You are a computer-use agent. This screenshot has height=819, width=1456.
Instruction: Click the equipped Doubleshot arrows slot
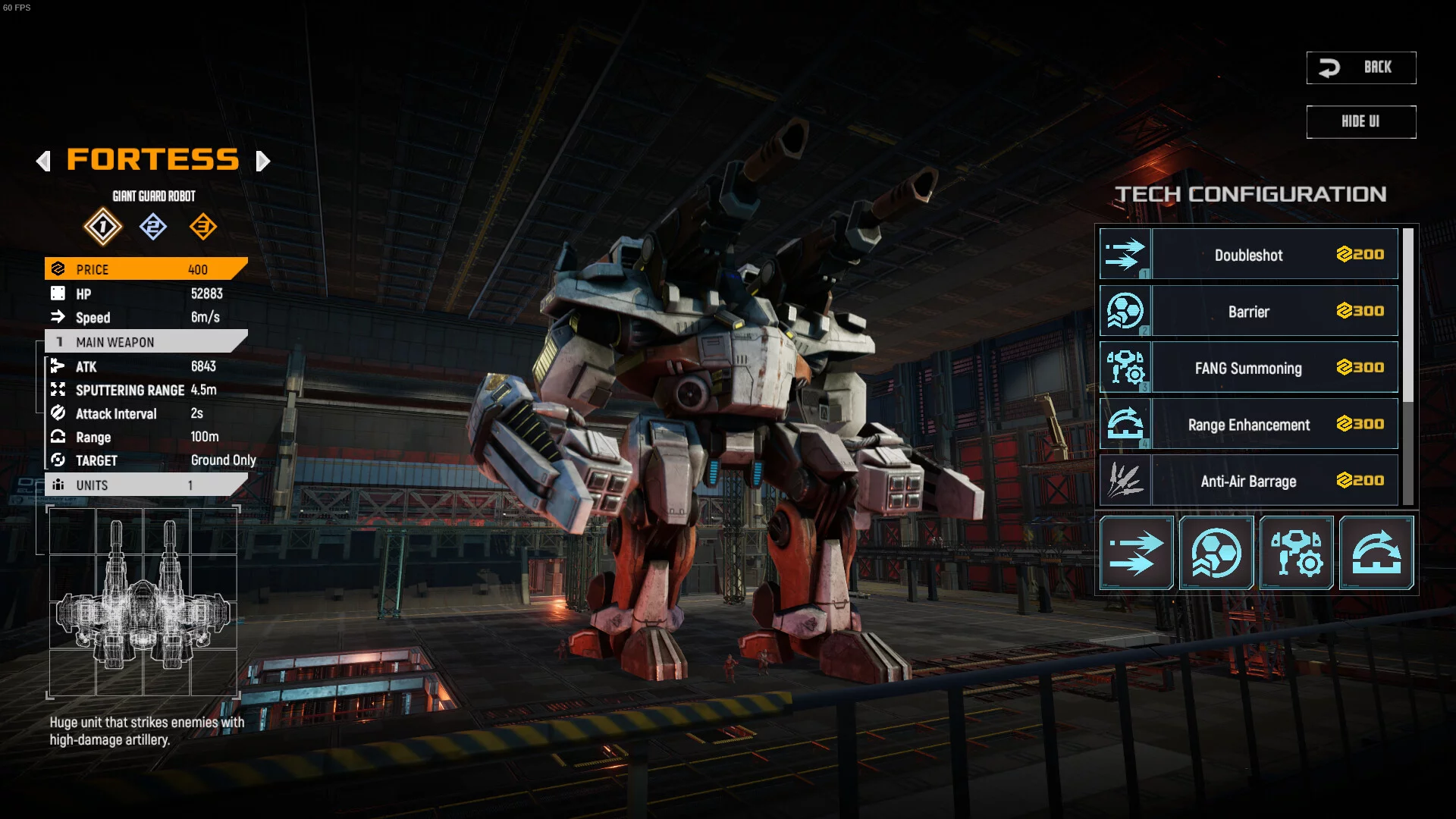pos(1136,553)
